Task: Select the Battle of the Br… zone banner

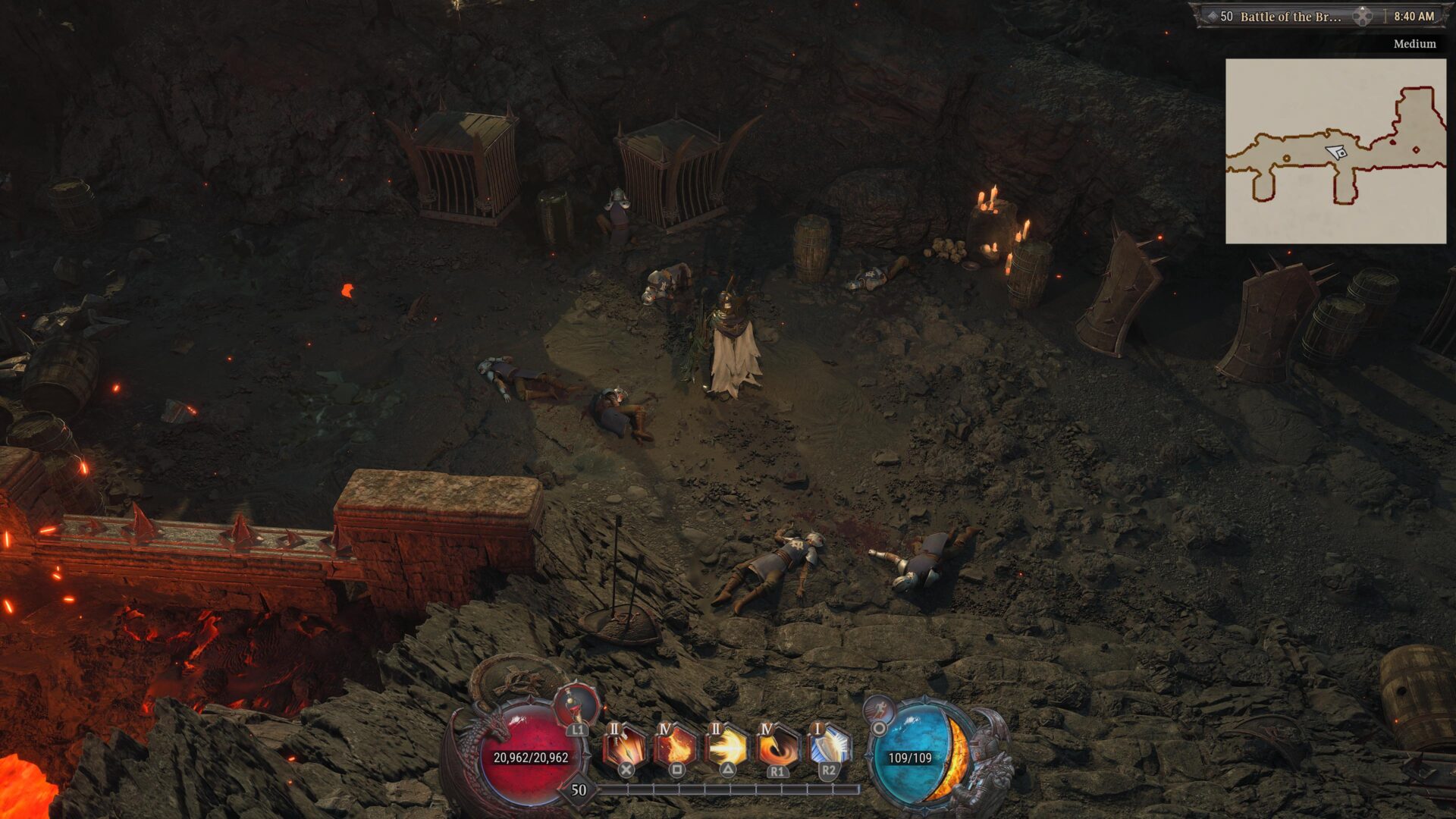Action: 1289,16
